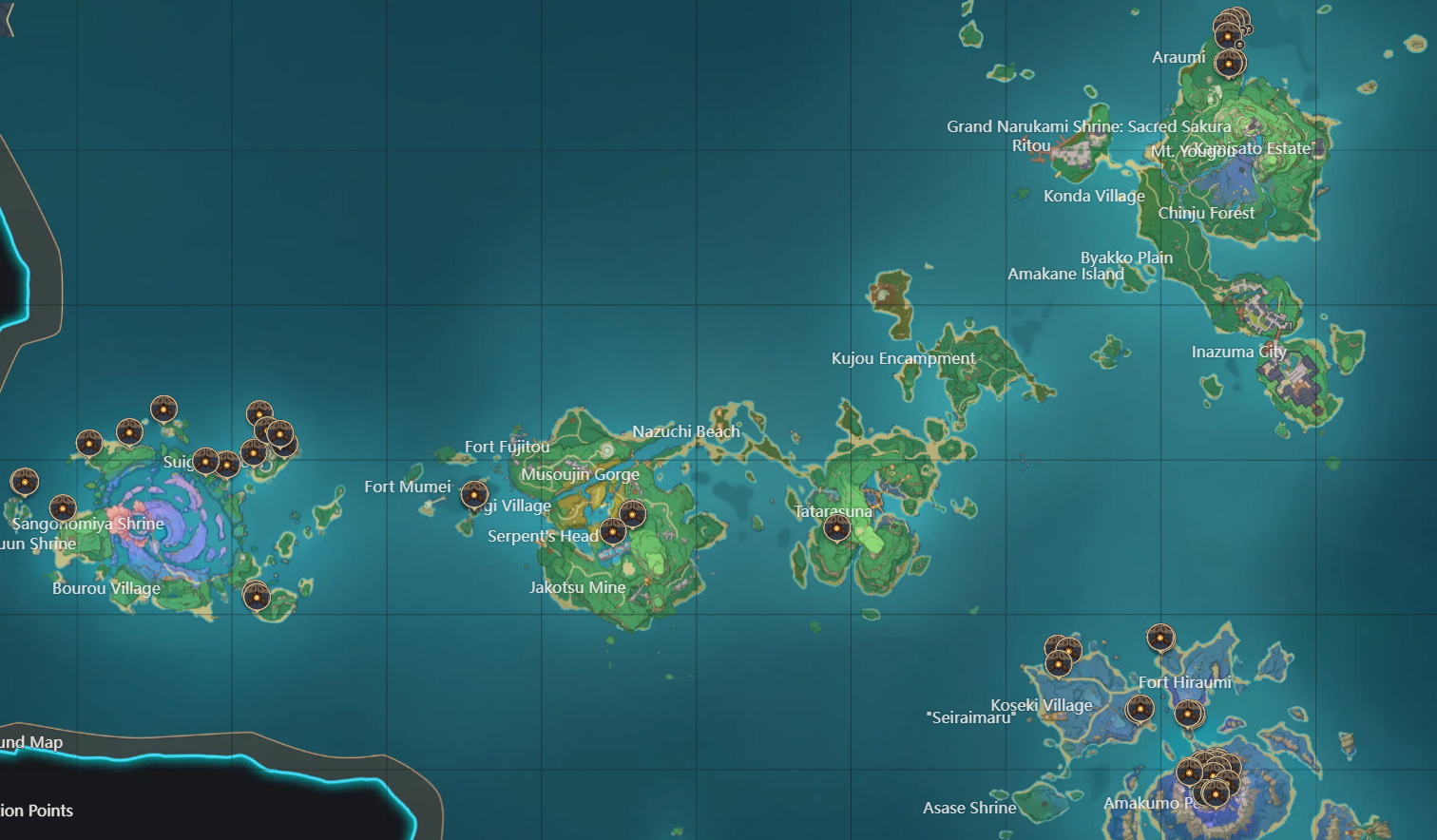
Task: Select Kujou Encampment on the map
Action: [x=902, y=358]
